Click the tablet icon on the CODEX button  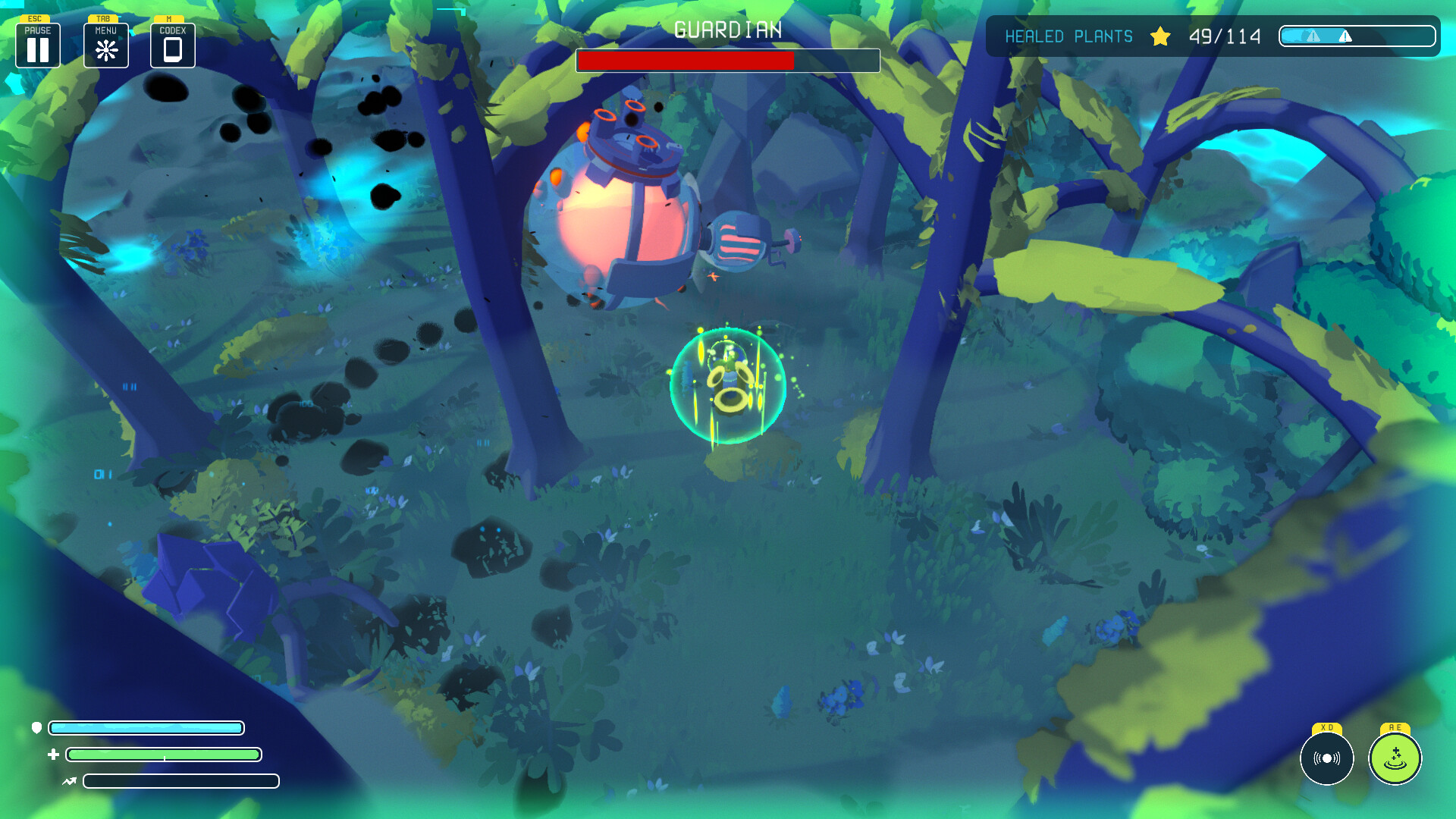[172, 49]
